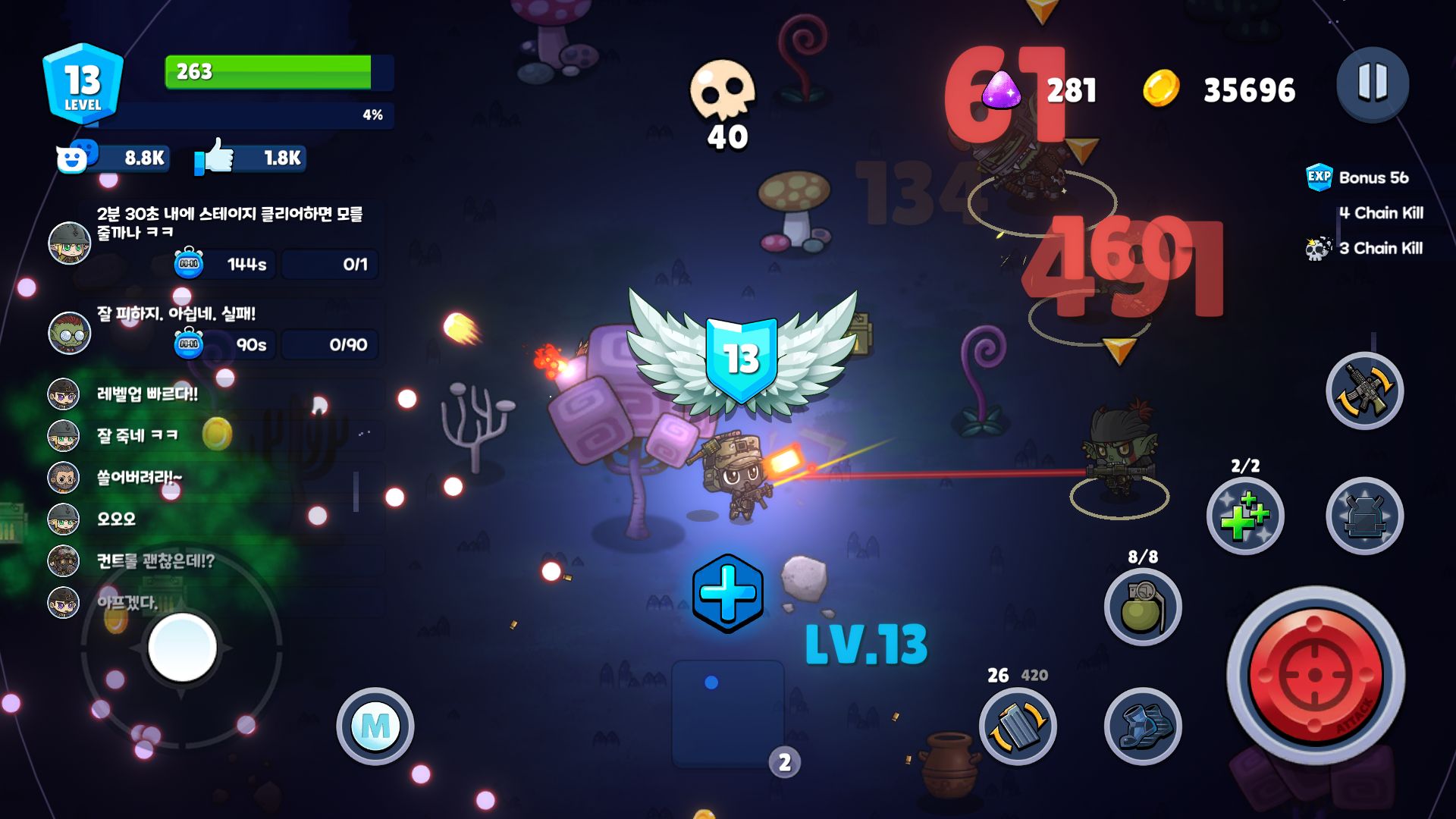Dash with the blue boots button
Image resolution: width=1456 pixels, height=819 pixels.
point(1143,726)
